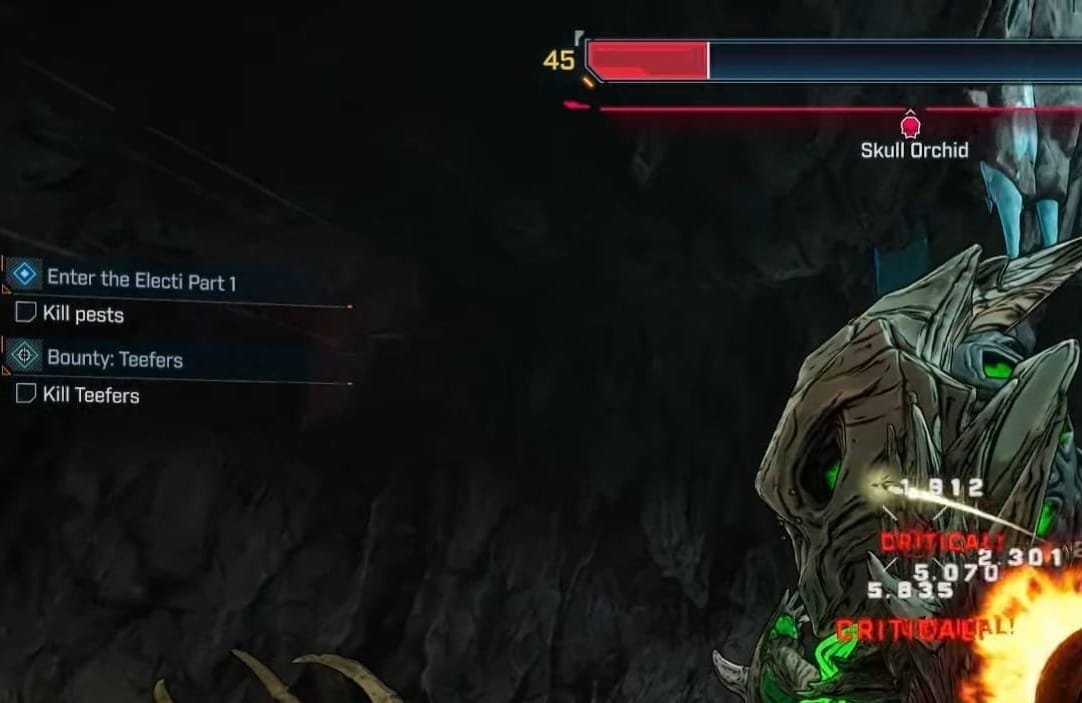Select the Bounty: Teefers quest entry
The image size is (1082, 703).
coord(114,358)
